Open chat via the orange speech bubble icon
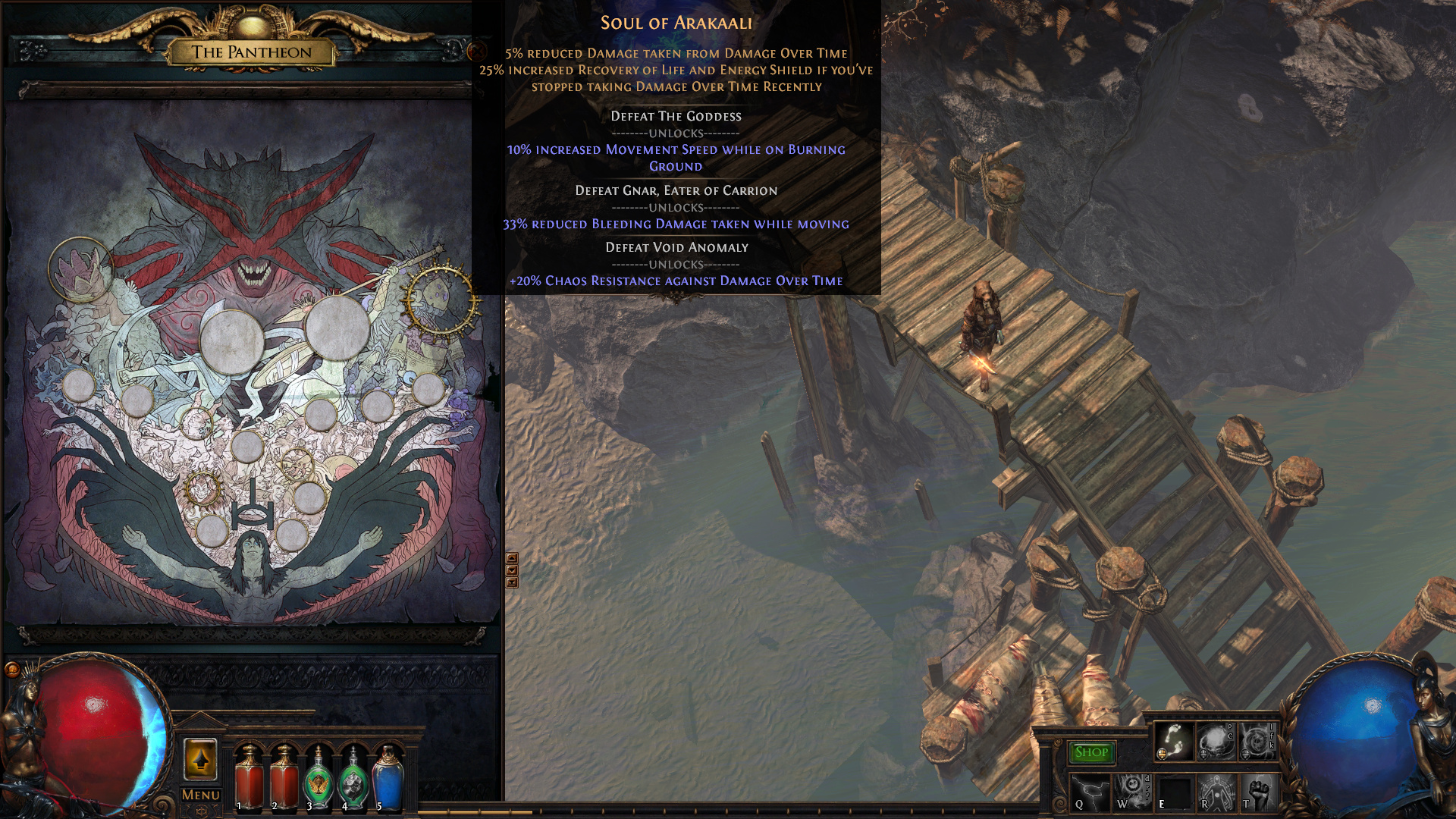Viewport: 1456px width, 819px height. [x=12, y=669]
